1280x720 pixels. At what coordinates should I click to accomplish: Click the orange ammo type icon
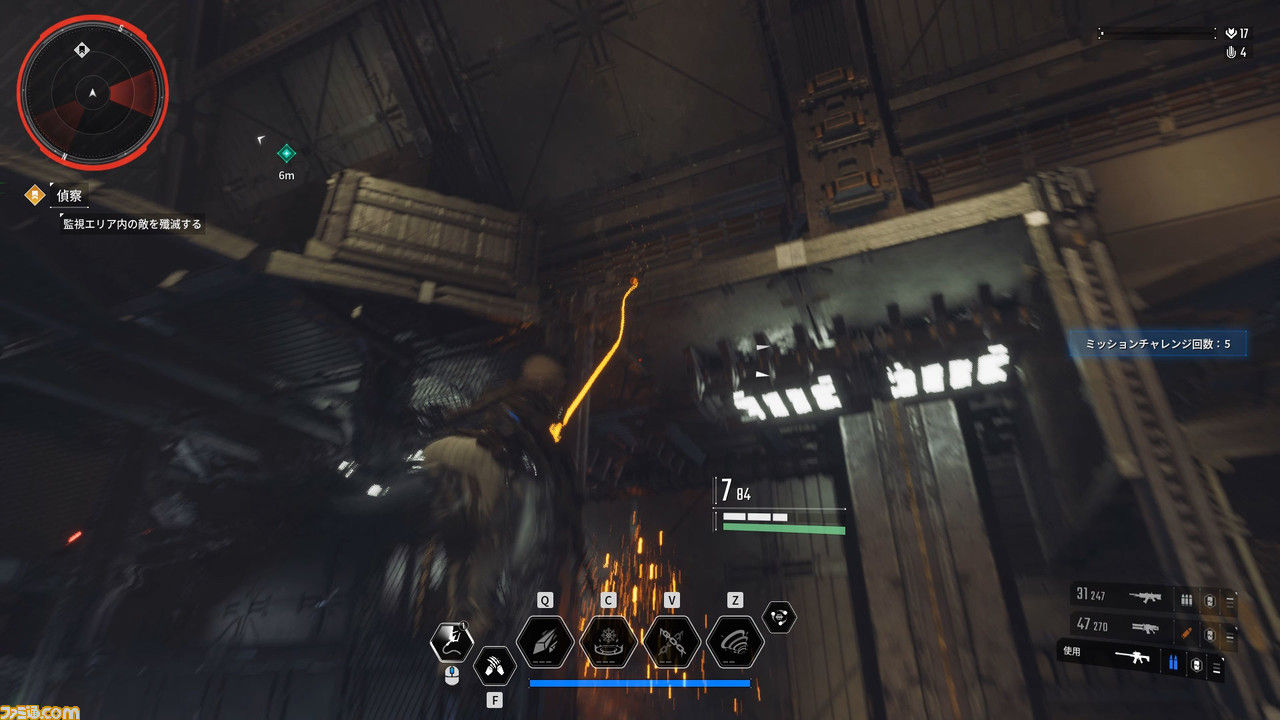(x=1187, y=631)
